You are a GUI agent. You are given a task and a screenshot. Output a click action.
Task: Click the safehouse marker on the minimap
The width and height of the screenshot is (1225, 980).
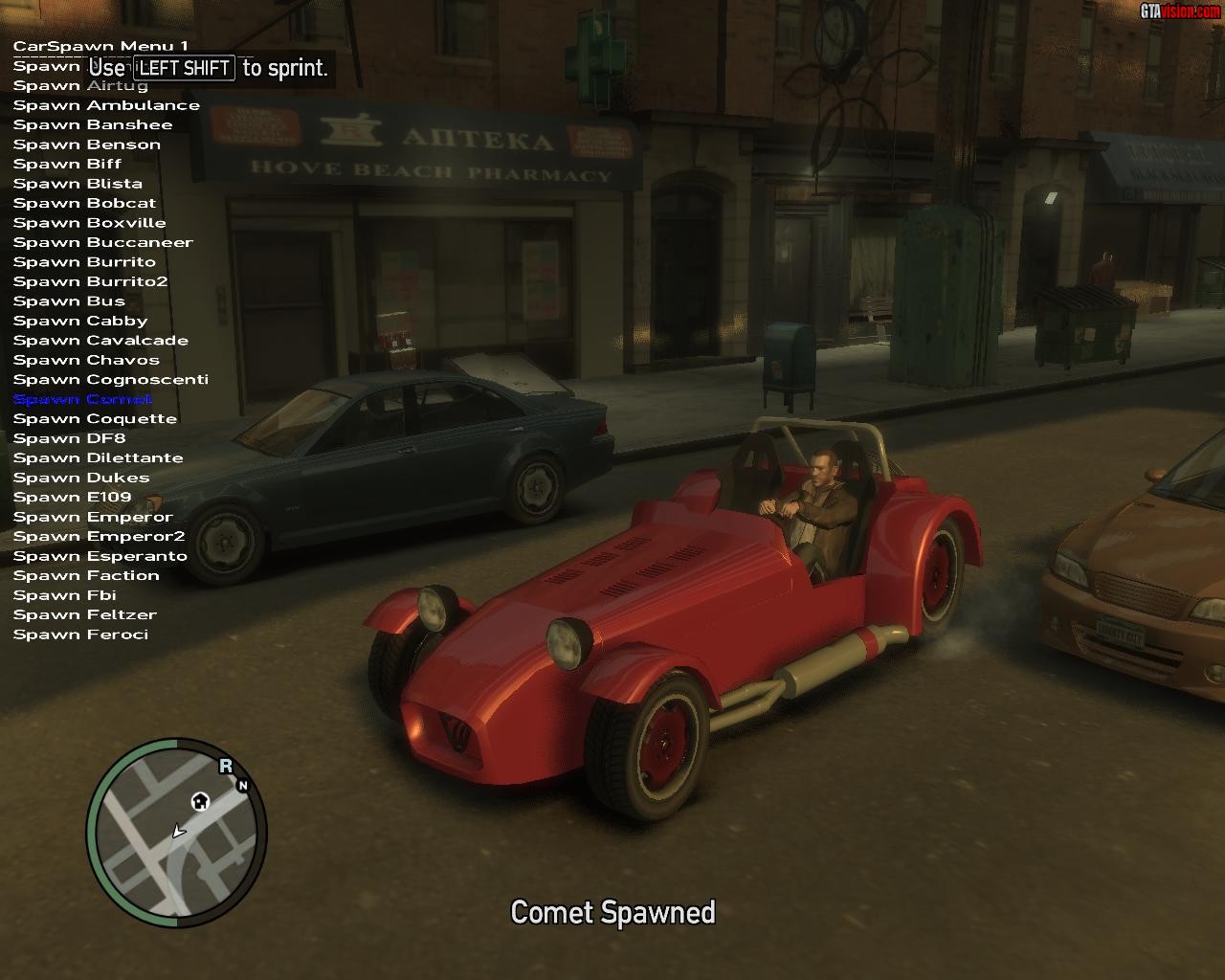click(x=200, y=801)
